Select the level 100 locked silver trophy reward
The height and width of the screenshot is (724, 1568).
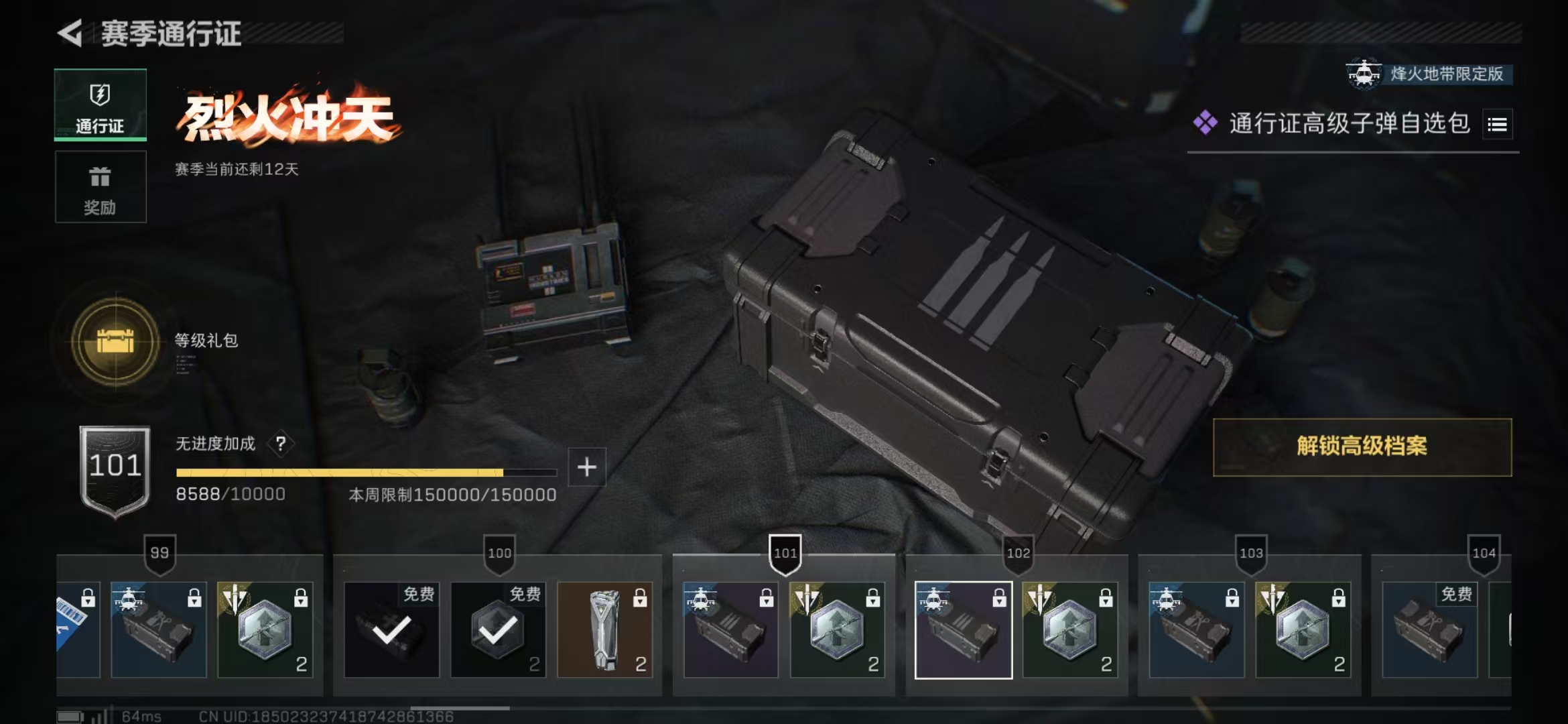(604, 630)
